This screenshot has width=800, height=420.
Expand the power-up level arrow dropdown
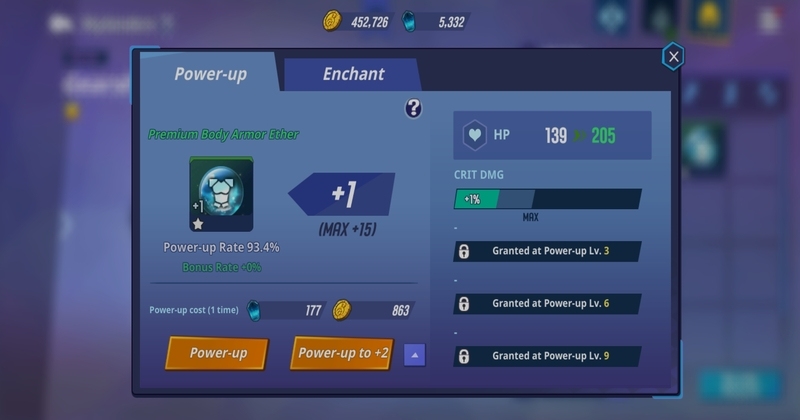pyautogui.click(x=415, y=354)
